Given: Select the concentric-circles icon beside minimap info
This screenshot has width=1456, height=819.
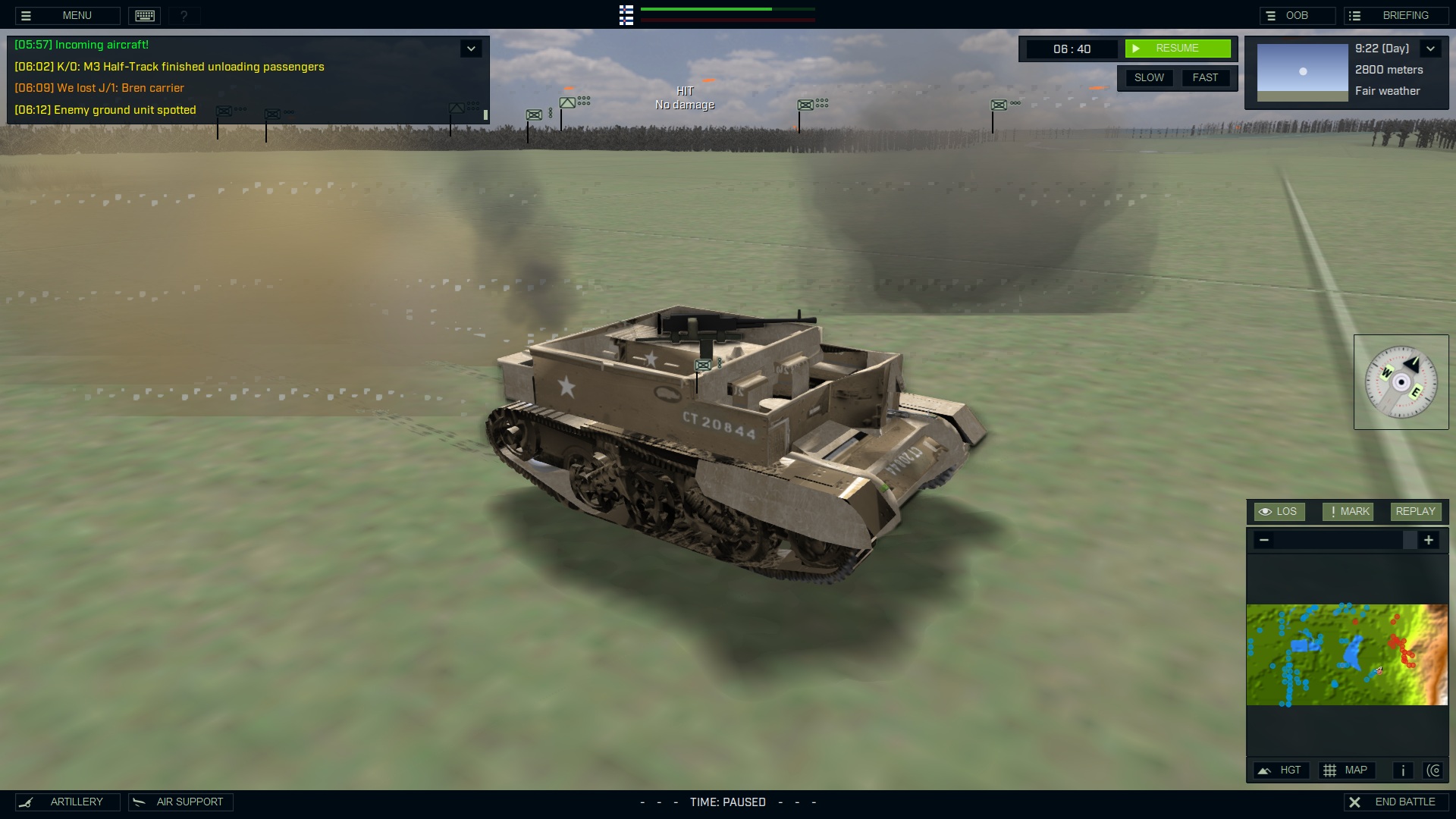Looking at the screenshot, I should pos(1434,770).
